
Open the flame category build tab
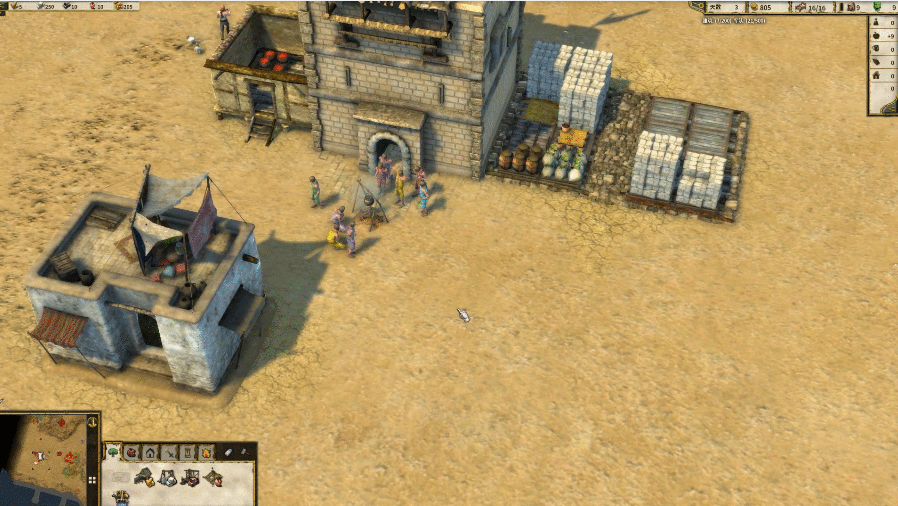[x=207, y=453]
